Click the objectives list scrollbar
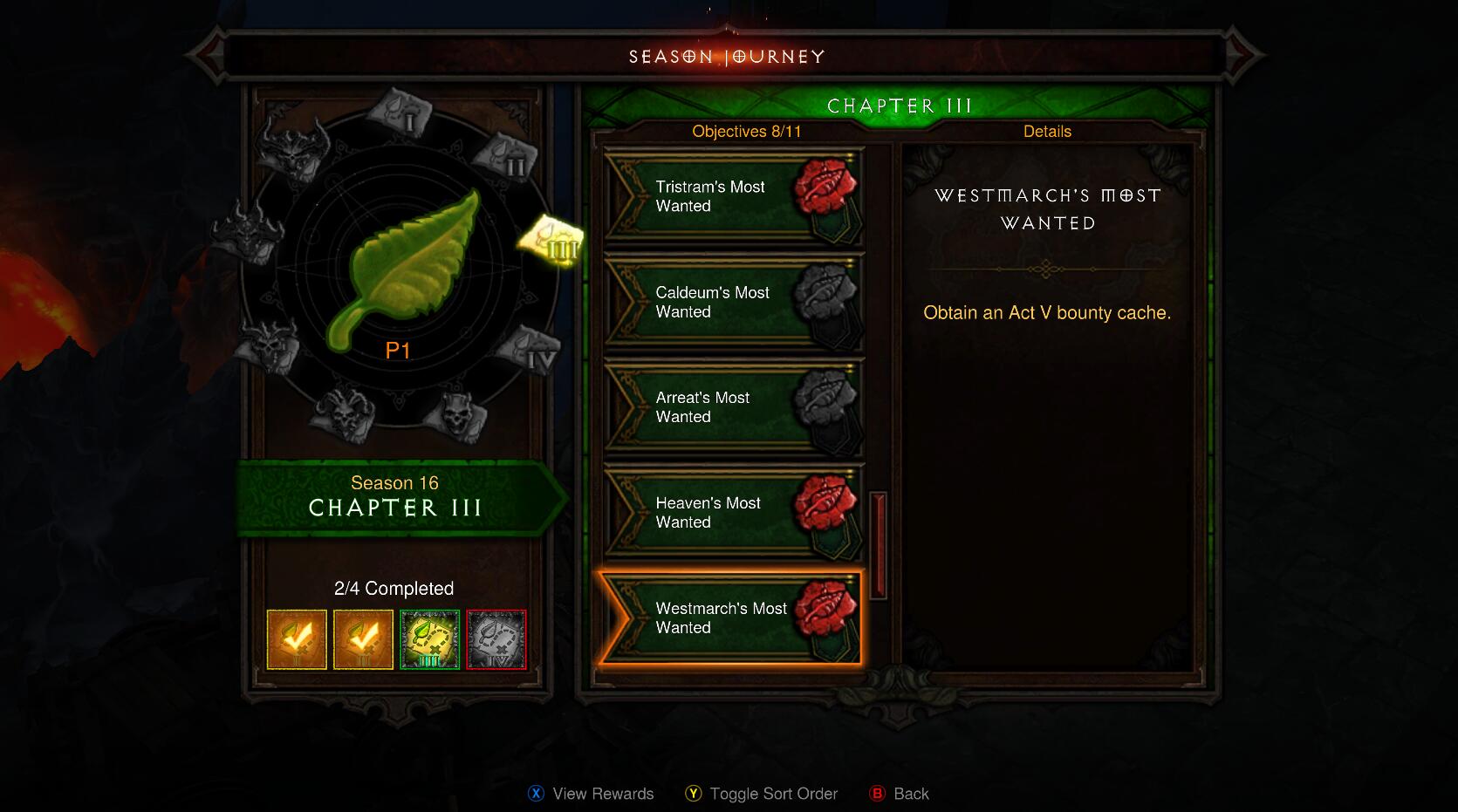This screenshot has width=1458, height=812. [x=878, y=545]
